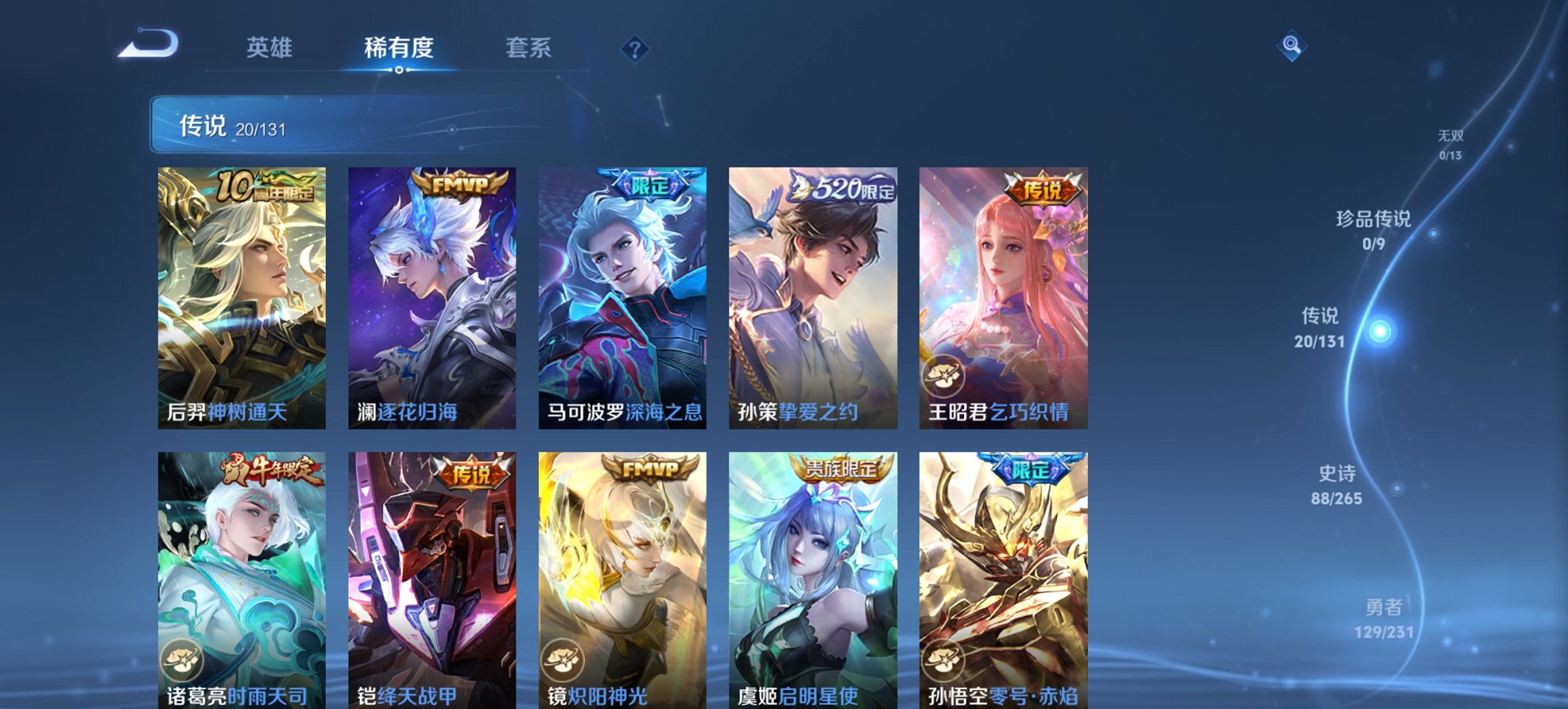
Task: Open the 马可波罗深海之息 skin card
Action: click(622, 297)
